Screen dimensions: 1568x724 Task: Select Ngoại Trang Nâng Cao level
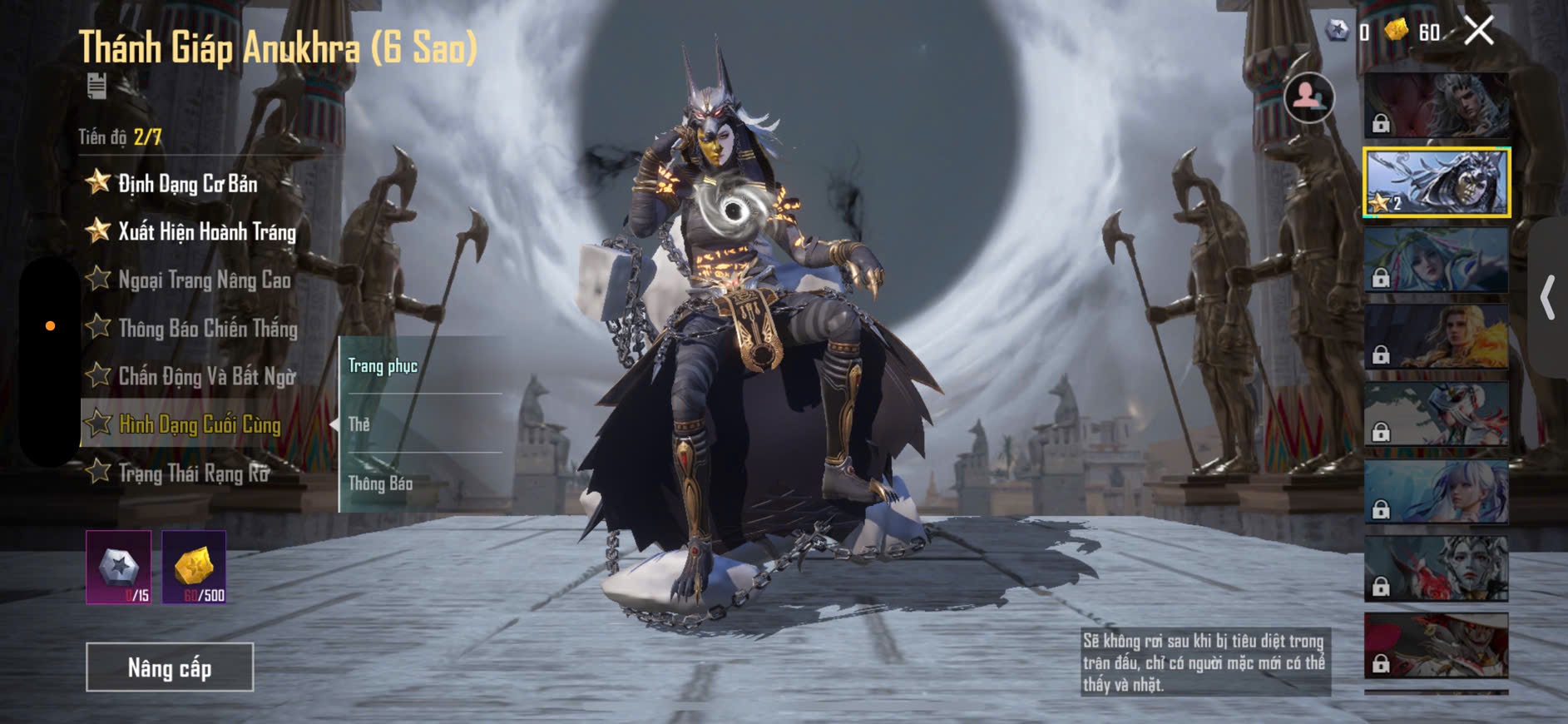pyautogui.click(x=204, y=280)
